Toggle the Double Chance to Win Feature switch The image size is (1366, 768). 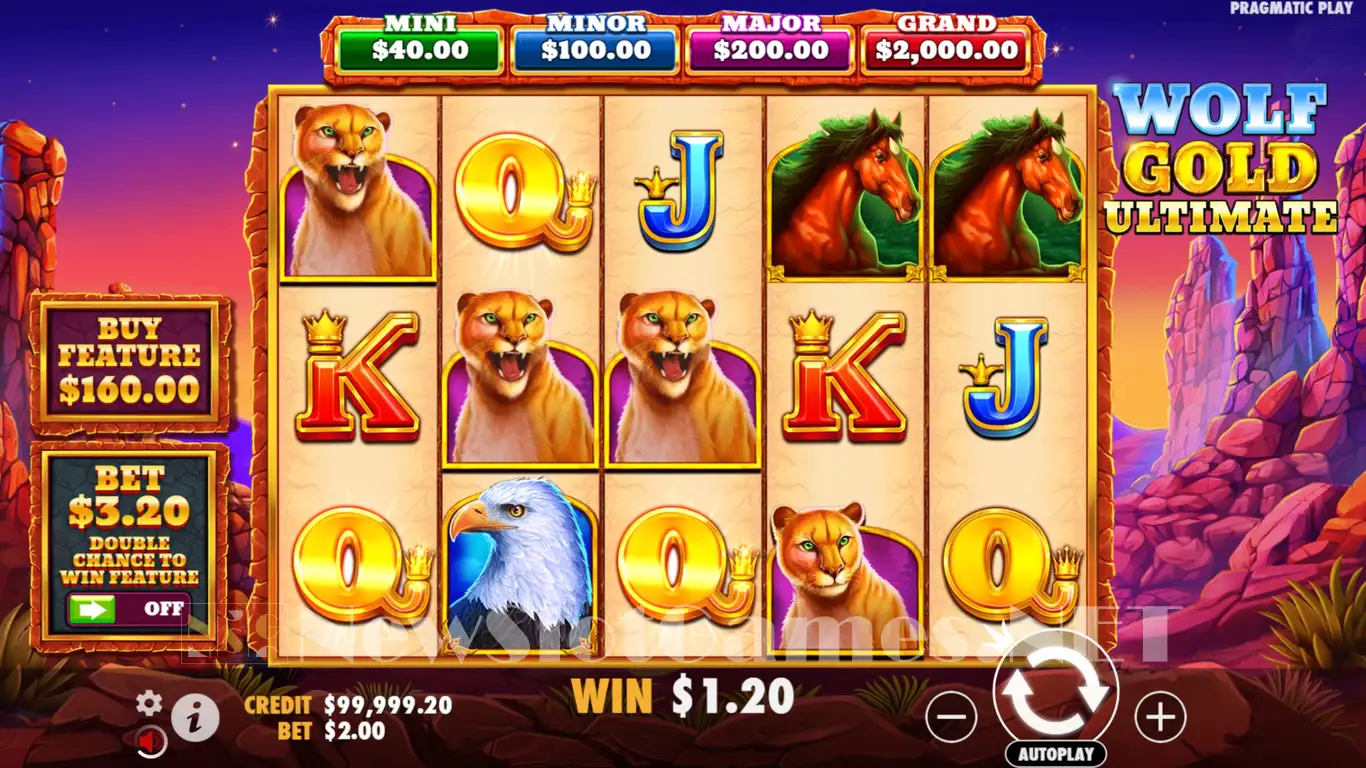[x=127, y=608]
